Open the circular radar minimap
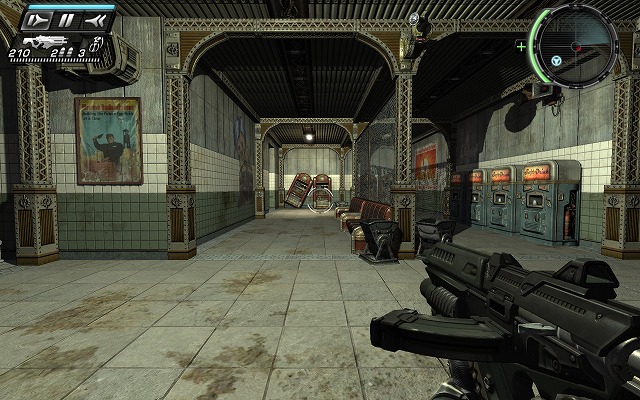The height and width of the screenshot is (400, 640). tap(574, 42)
